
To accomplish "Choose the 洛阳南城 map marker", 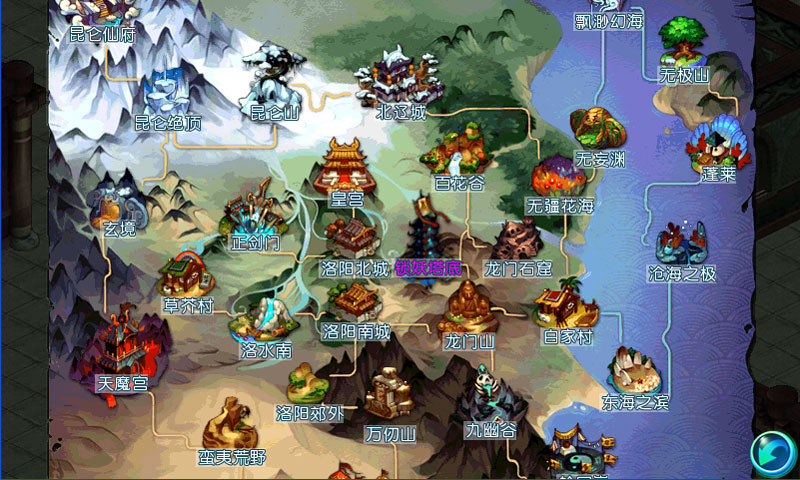I will coord(353,303).
